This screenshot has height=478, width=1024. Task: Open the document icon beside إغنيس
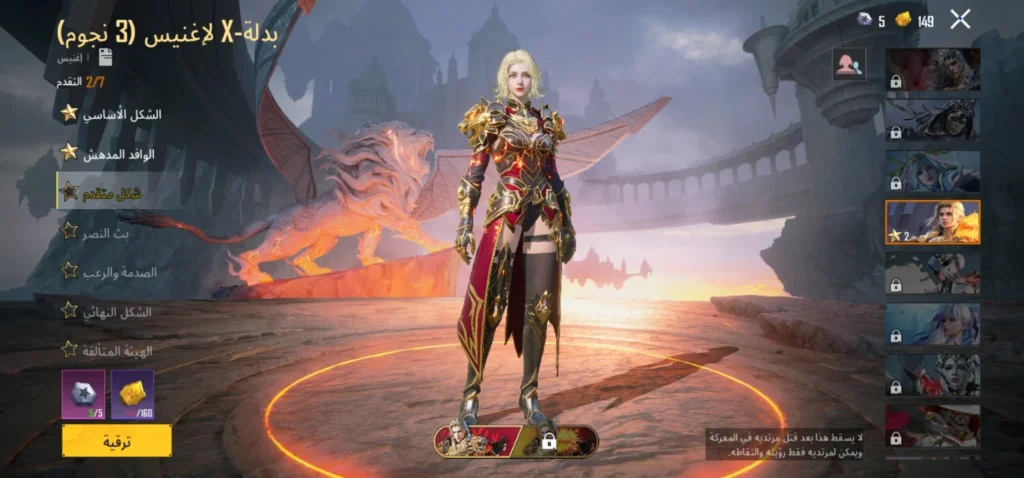click(105, 57)
